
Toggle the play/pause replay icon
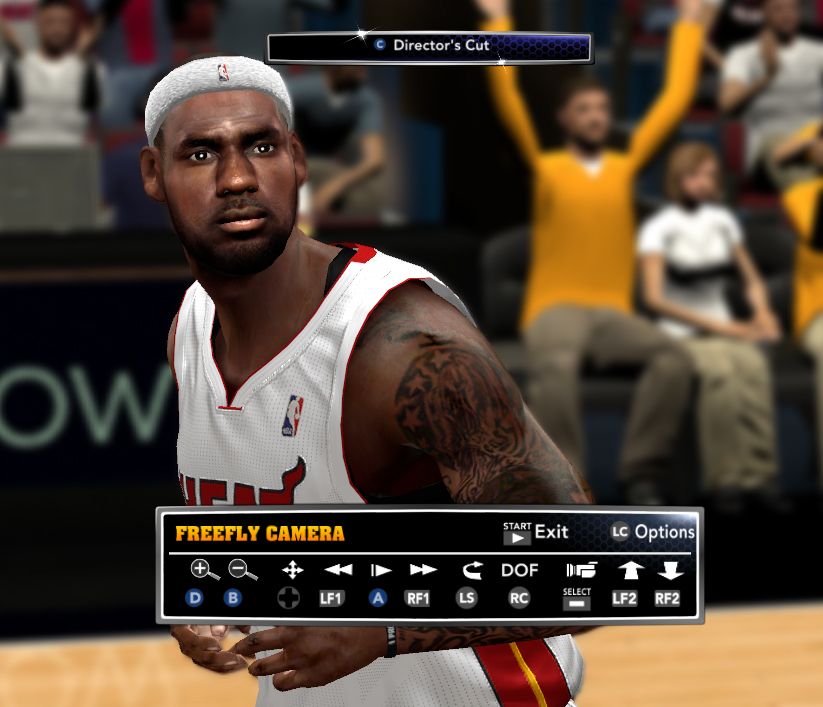(x=380, y=570)
